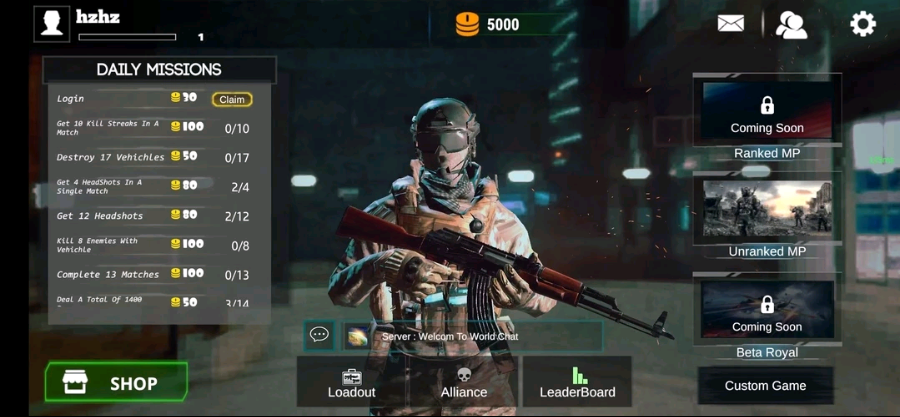Open the friends list icon
This screenshot has height=417, width=900.
coord(791,24)
